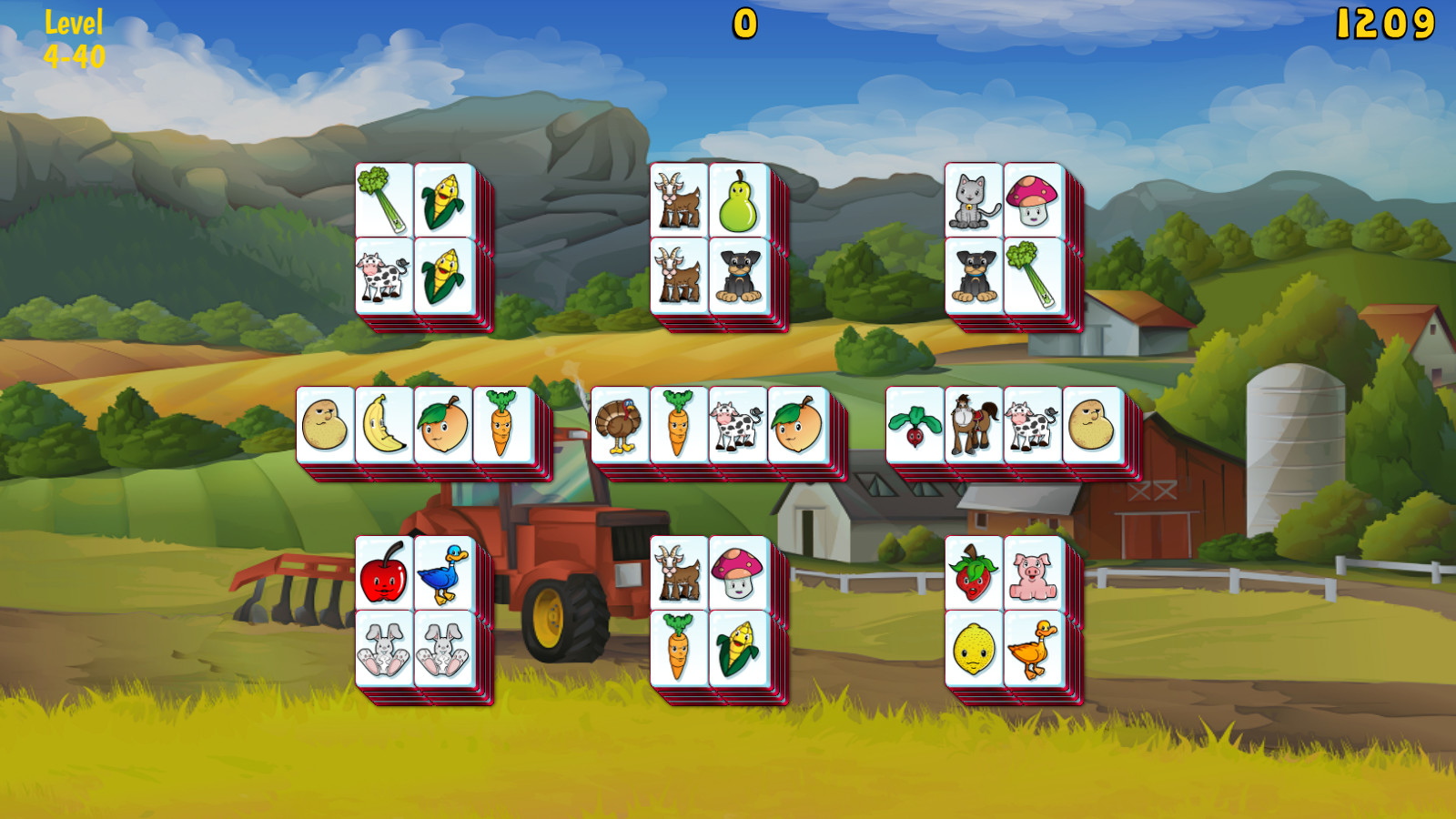Screen dimensions: 1456x819
Task: Select the radish tile in the right-middle group
Action: click(915, 425)
